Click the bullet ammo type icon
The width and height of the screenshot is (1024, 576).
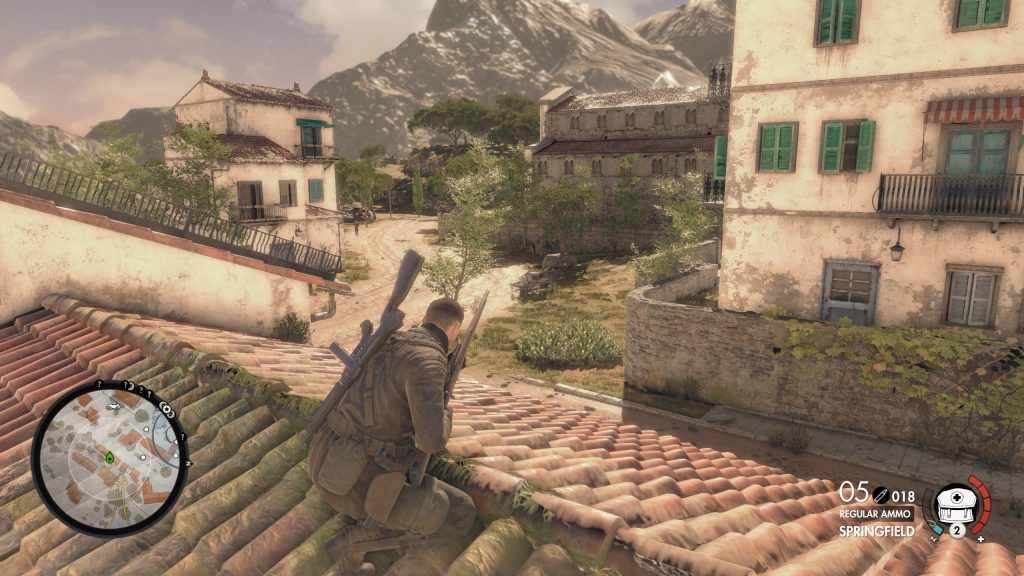coord(880,494)
